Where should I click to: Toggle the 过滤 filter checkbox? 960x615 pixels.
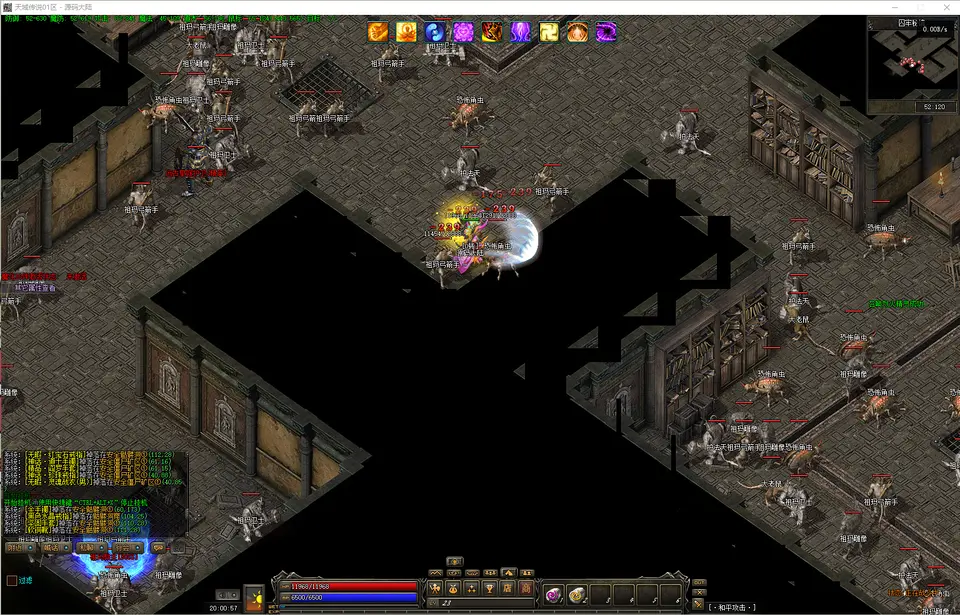12,580
